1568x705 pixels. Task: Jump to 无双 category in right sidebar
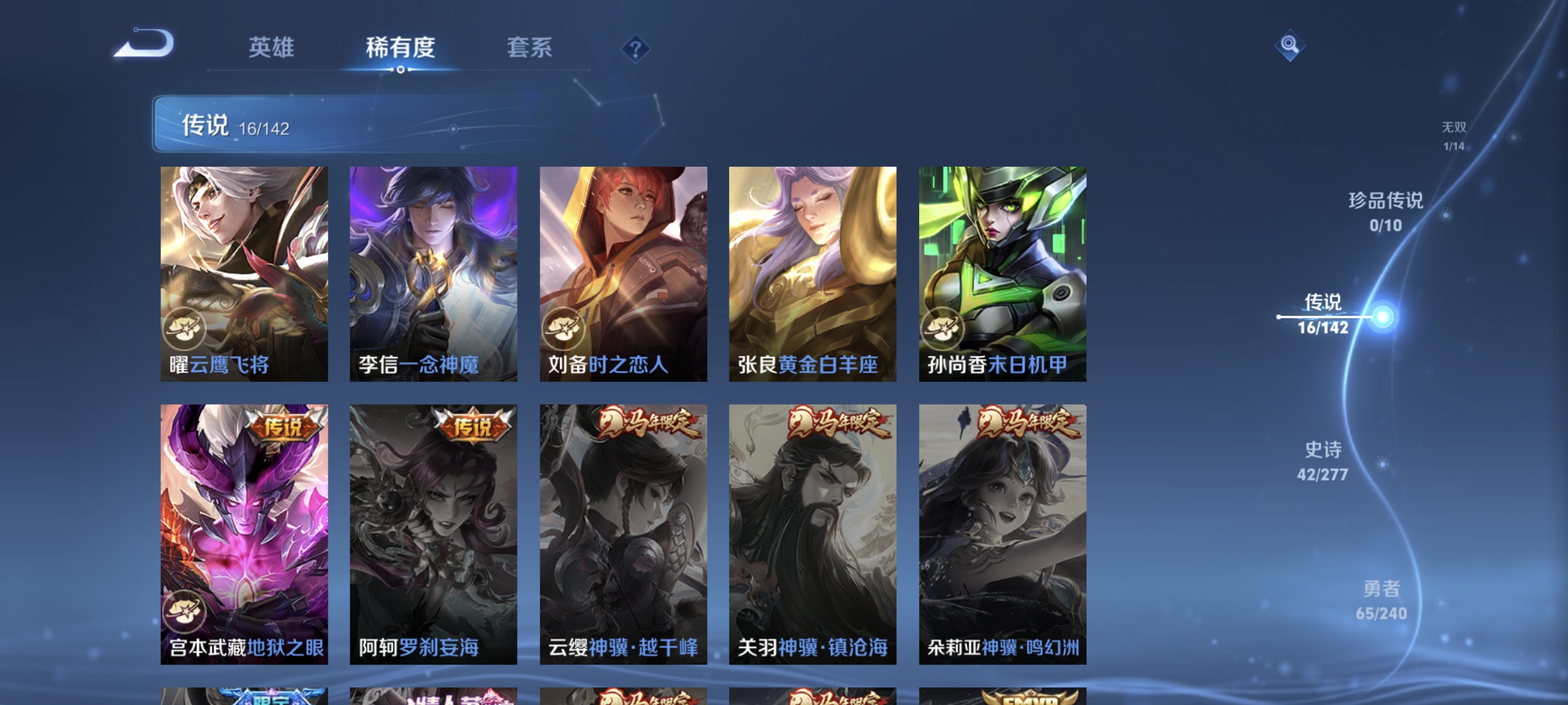point(1453,135)
